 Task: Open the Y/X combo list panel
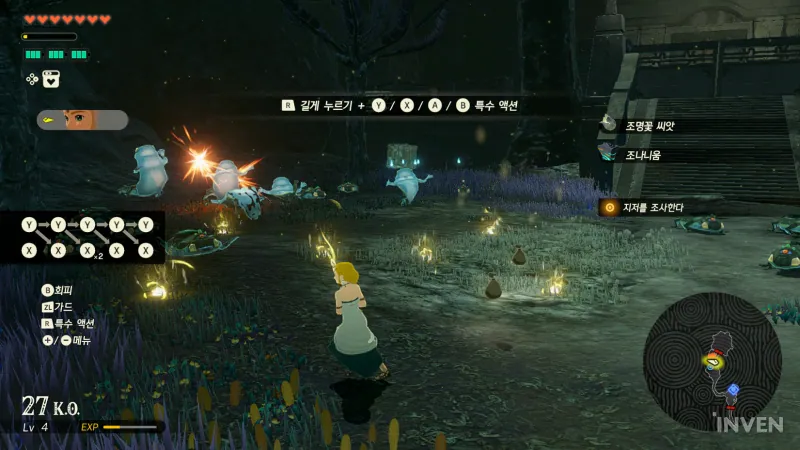[88, 237]
